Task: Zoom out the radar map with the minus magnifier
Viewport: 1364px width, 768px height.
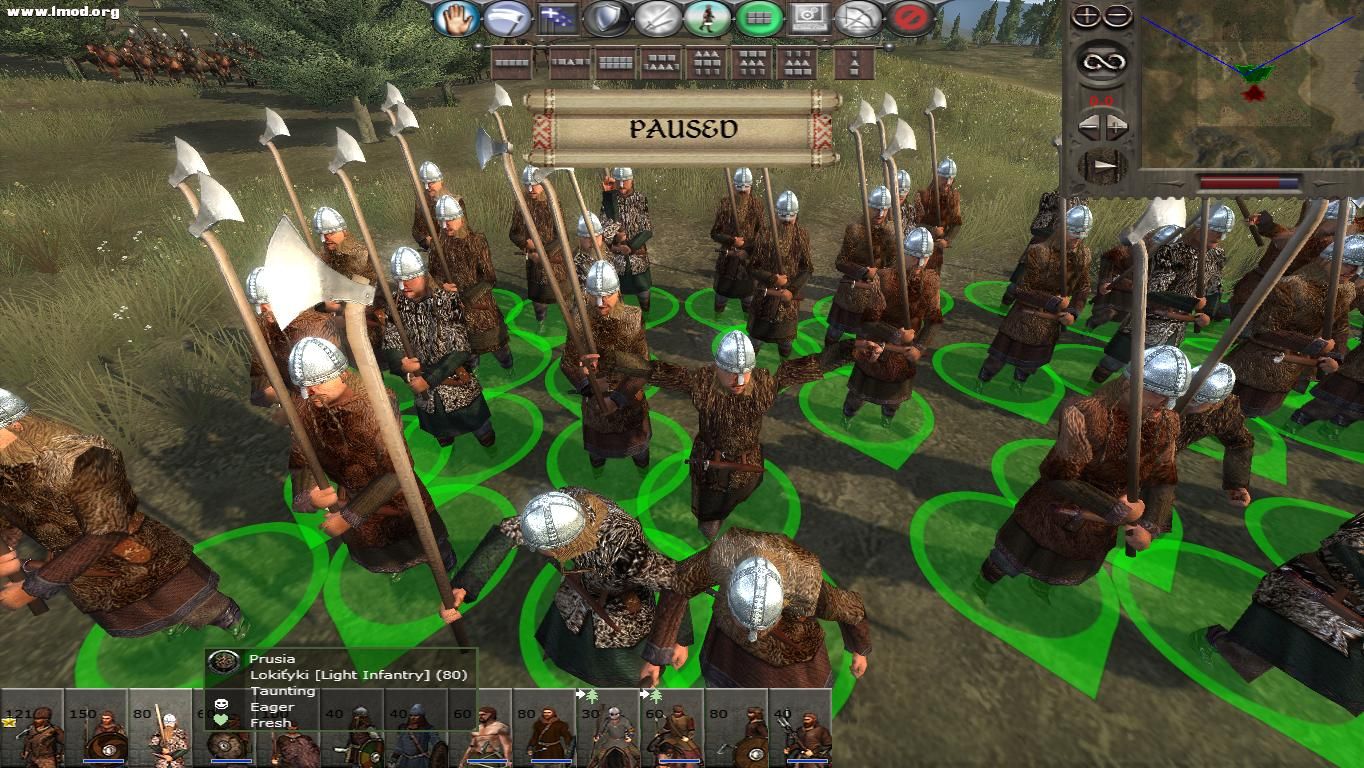Action: tap(1118, 15)
